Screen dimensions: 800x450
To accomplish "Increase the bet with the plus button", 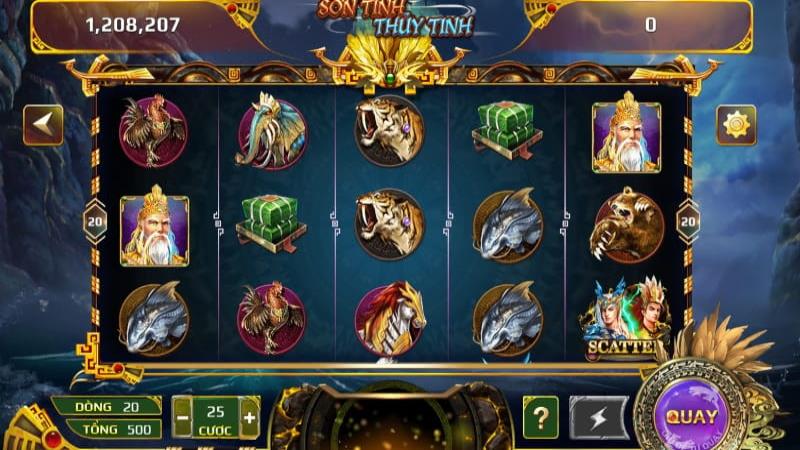I will tap(249, 417).
